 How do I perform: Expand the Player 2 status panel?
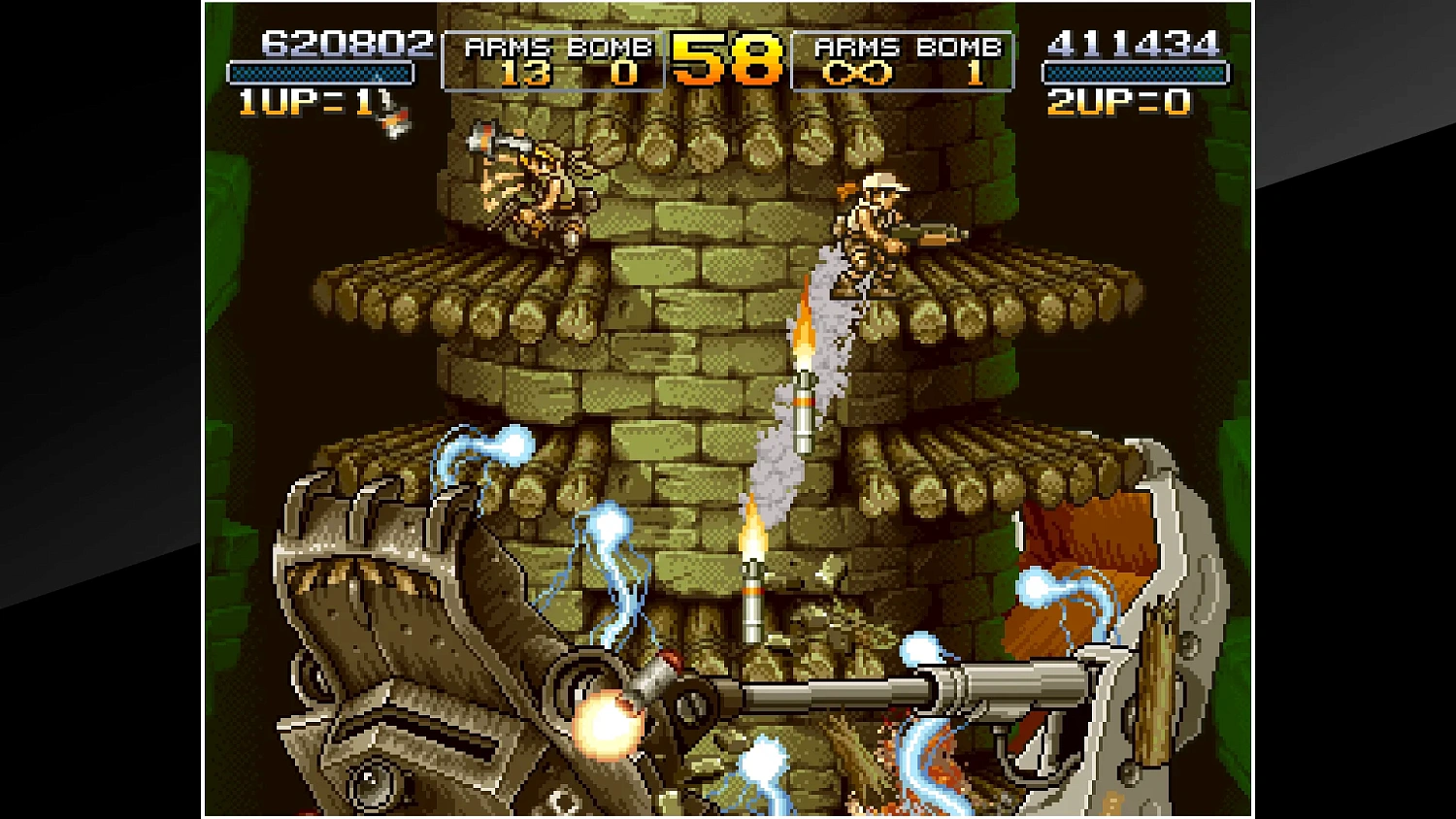click(x=903, y=60)
